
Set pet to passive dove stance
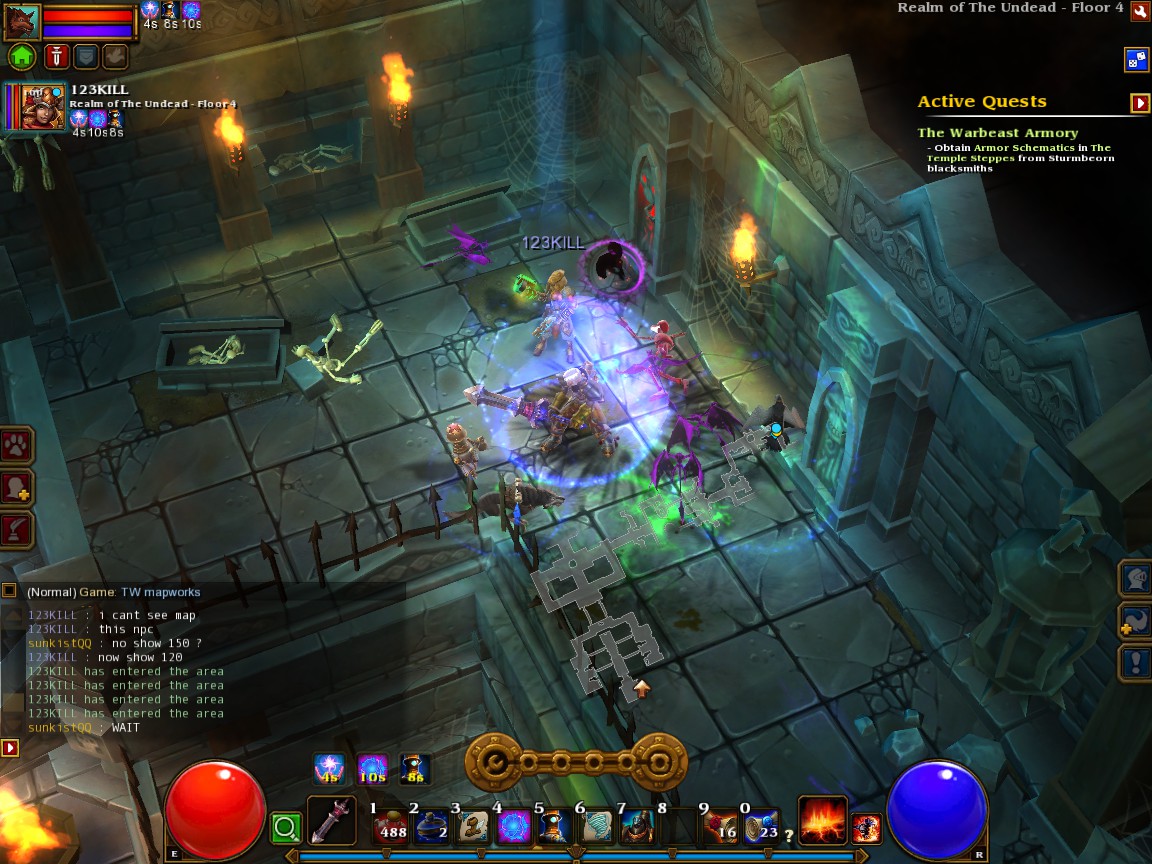coord(114,56)
